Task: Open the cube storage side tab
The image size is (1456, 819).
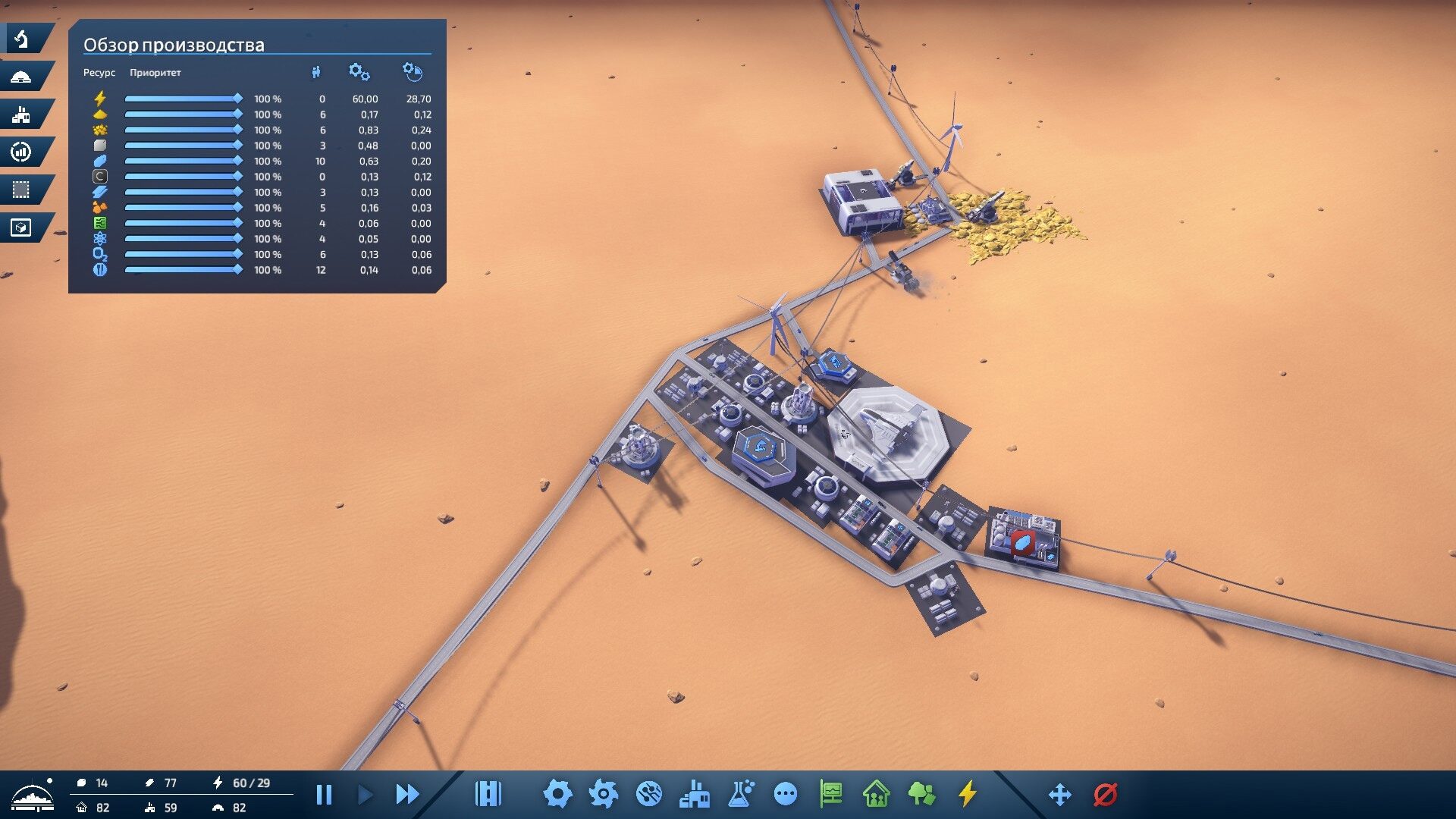Action: [x=22, y=228]
